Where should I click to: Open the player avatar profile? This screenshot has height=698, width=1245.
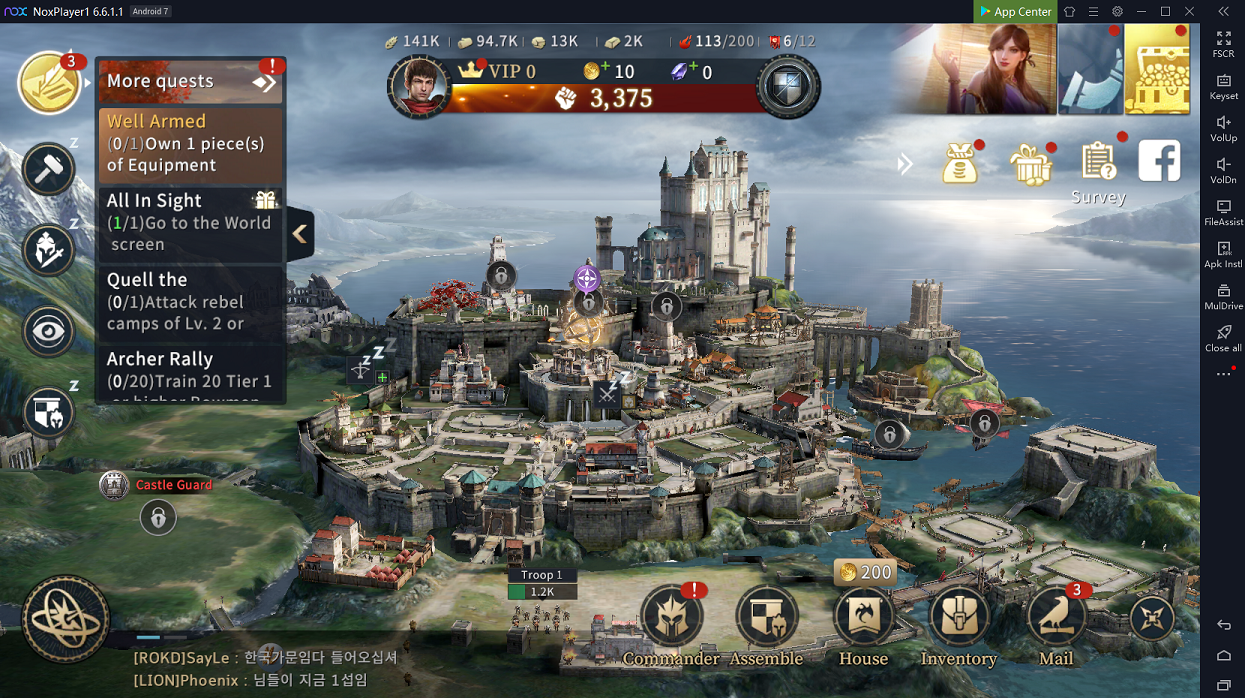click(x=418, y=86)
